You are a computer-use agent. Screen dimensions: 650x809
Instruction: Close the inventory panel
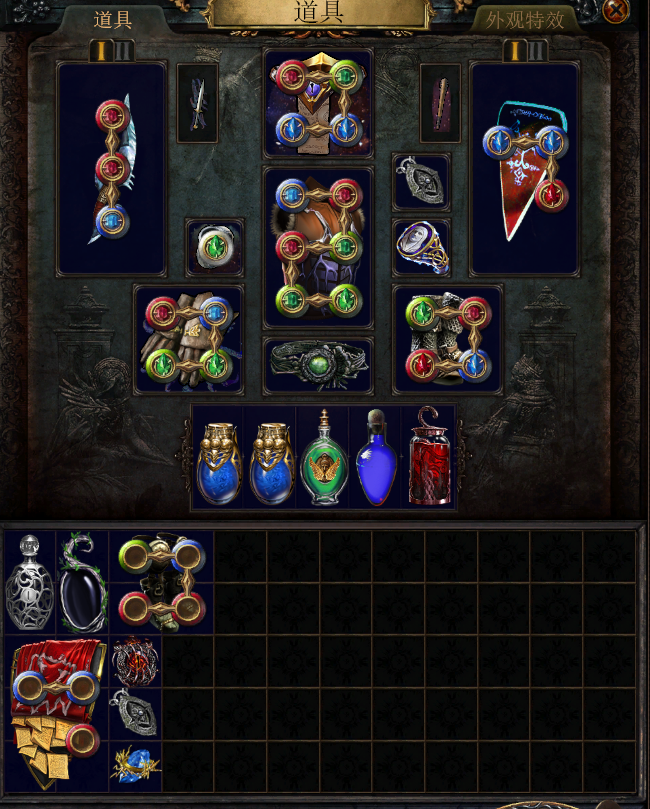(617, 11)
